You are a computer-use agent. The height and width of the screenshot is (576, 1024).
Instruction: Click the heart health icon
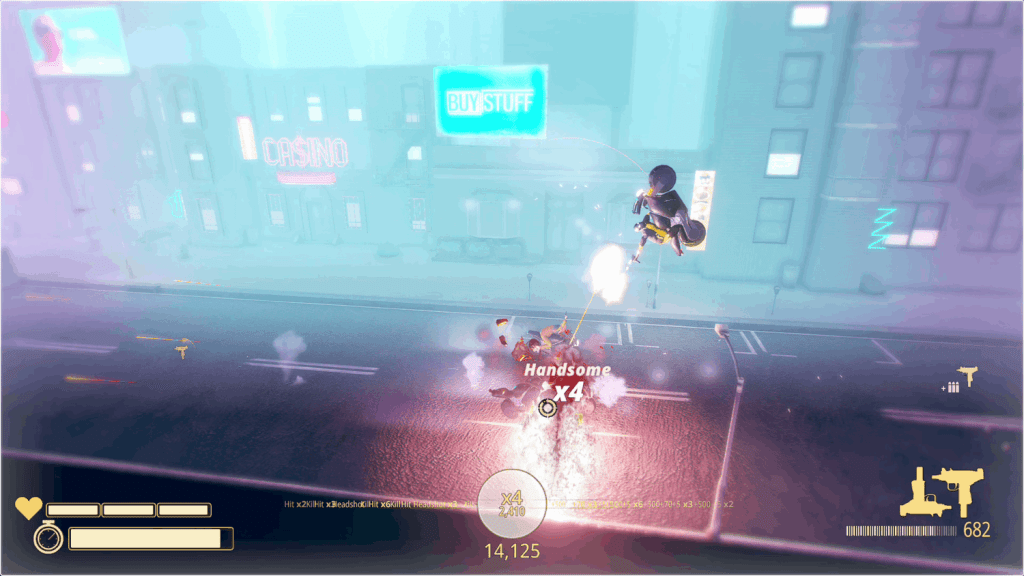tap(28, 508)
